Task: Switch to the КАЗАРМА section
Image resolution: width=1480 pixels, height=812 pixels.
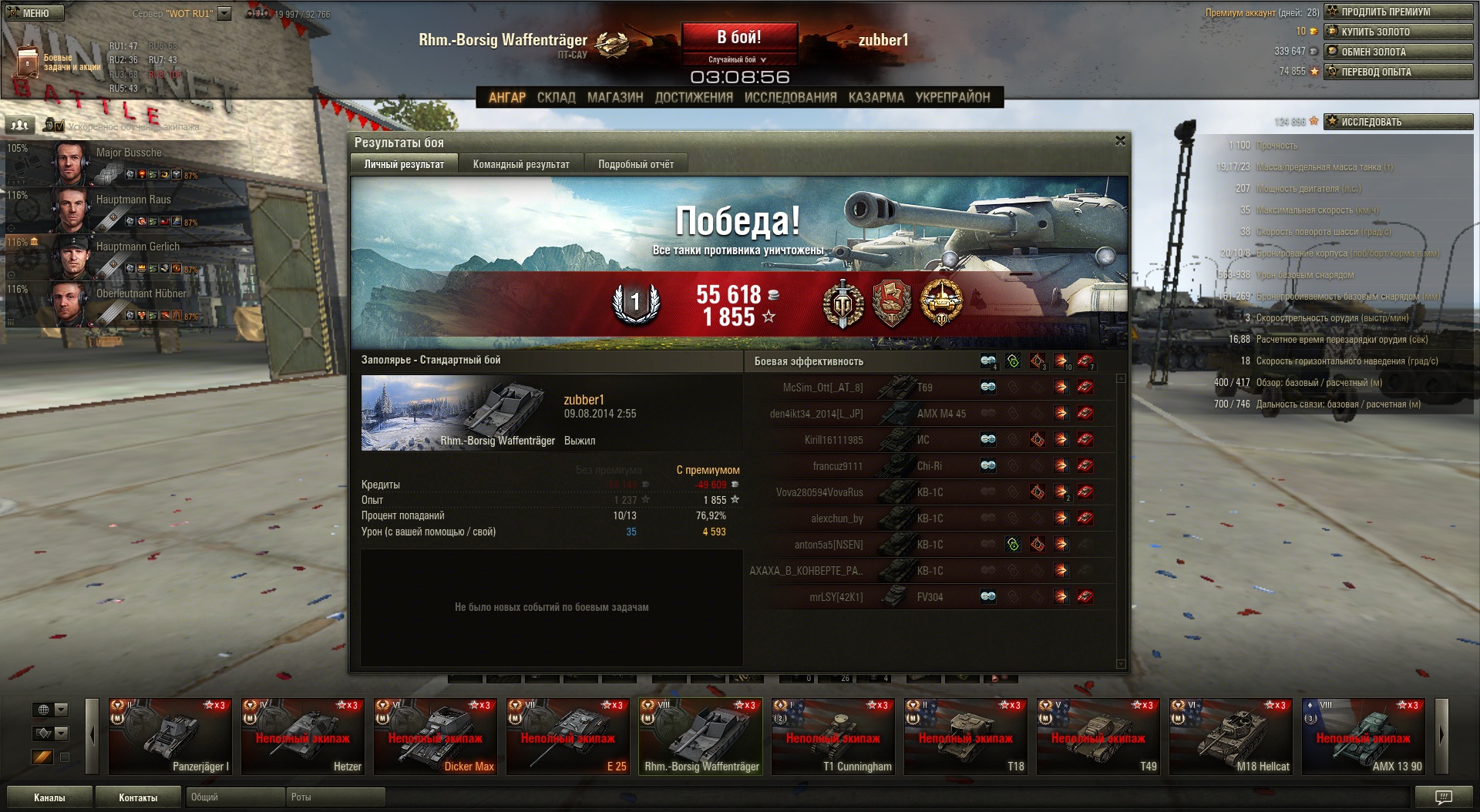Action: pos(876,97)
